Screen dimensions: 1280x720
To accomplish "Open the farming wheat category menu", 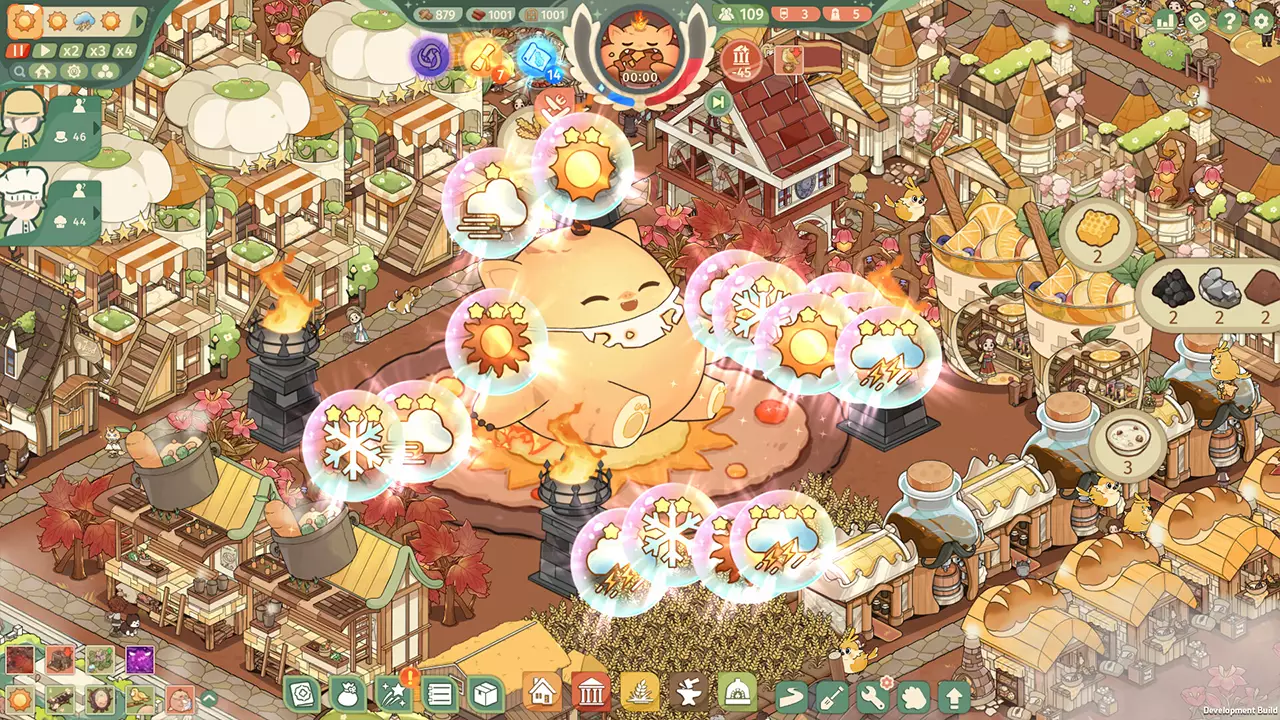I will (640, 693).
